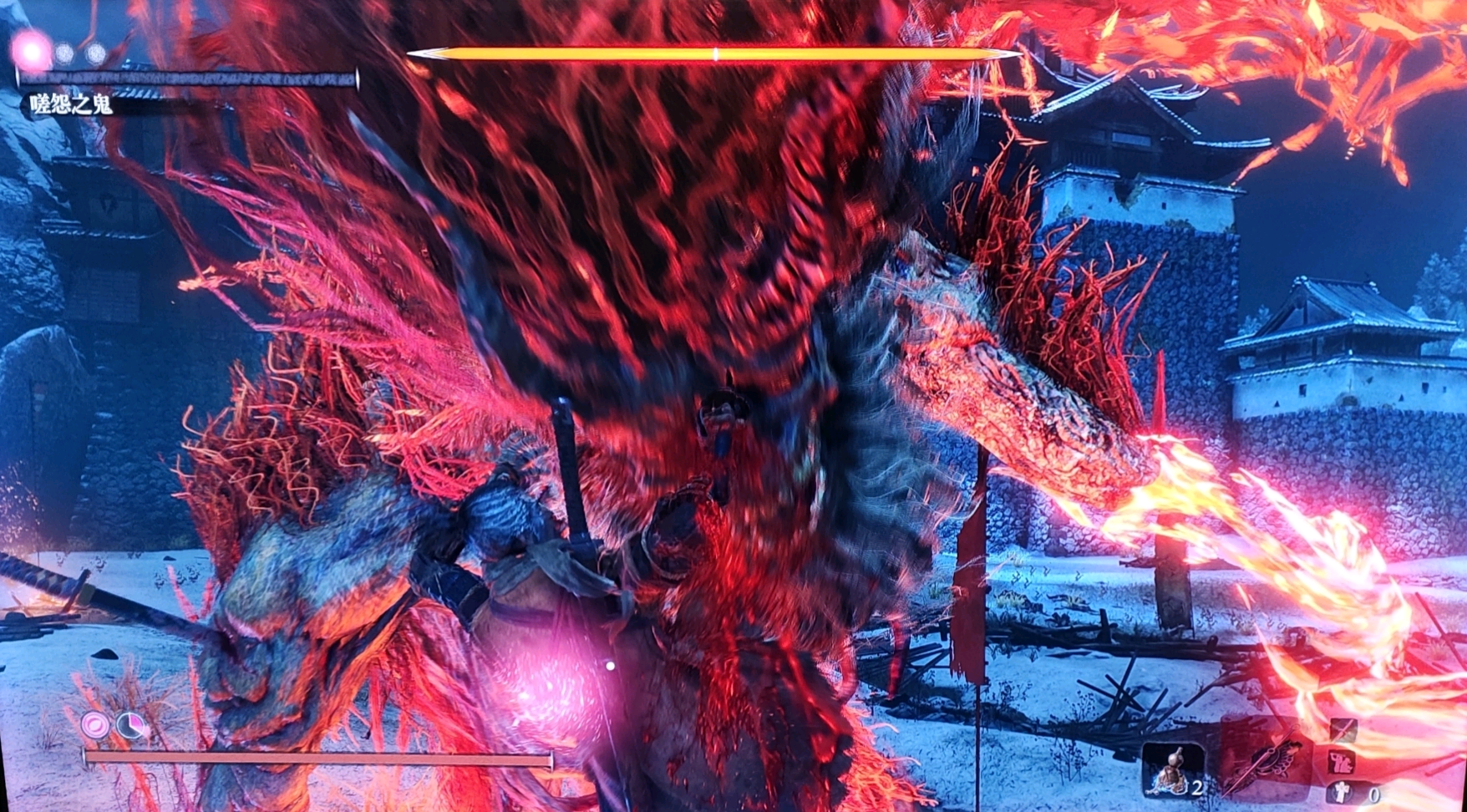Click the red status icon above spirit emblems

1343,761
